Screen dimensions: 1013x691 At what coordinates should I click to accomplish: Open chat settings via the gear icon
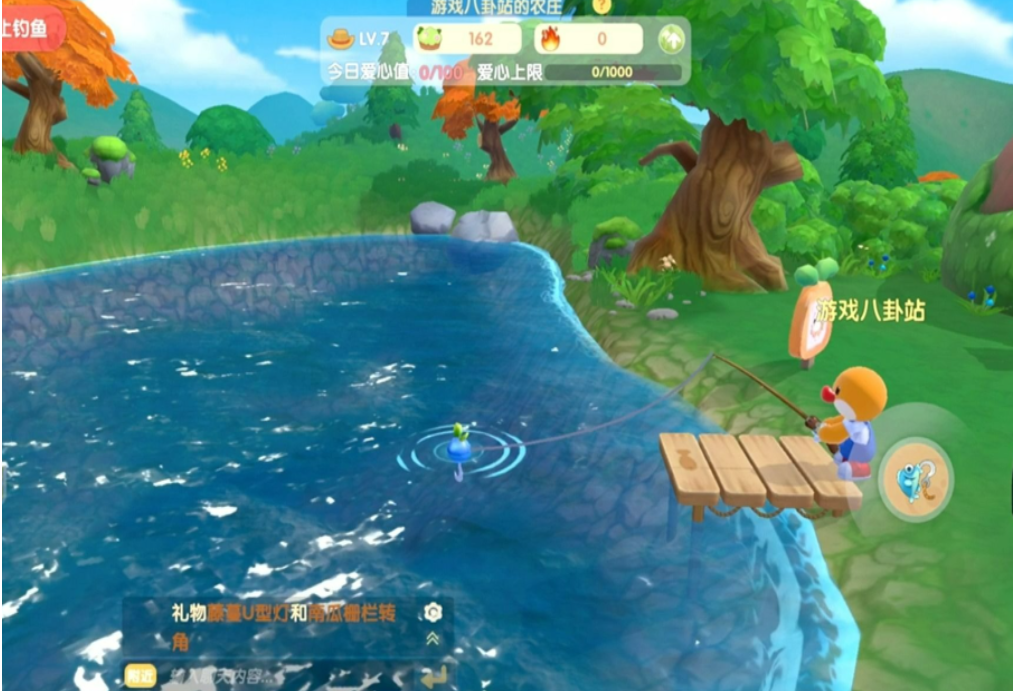[x=433, y=612]
